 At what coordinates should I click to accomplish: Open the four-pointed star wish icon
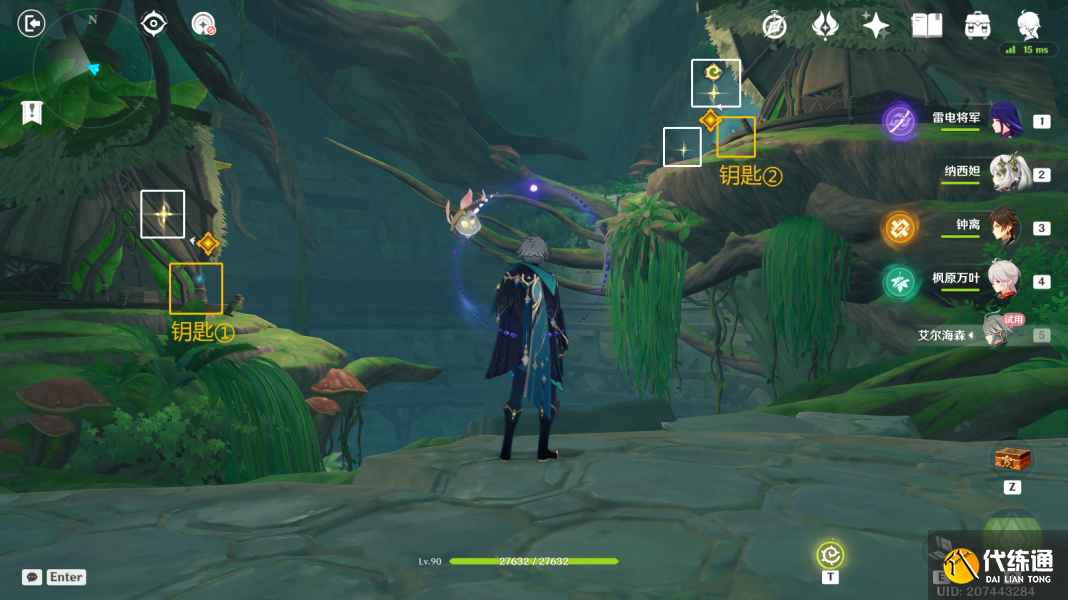876,26
